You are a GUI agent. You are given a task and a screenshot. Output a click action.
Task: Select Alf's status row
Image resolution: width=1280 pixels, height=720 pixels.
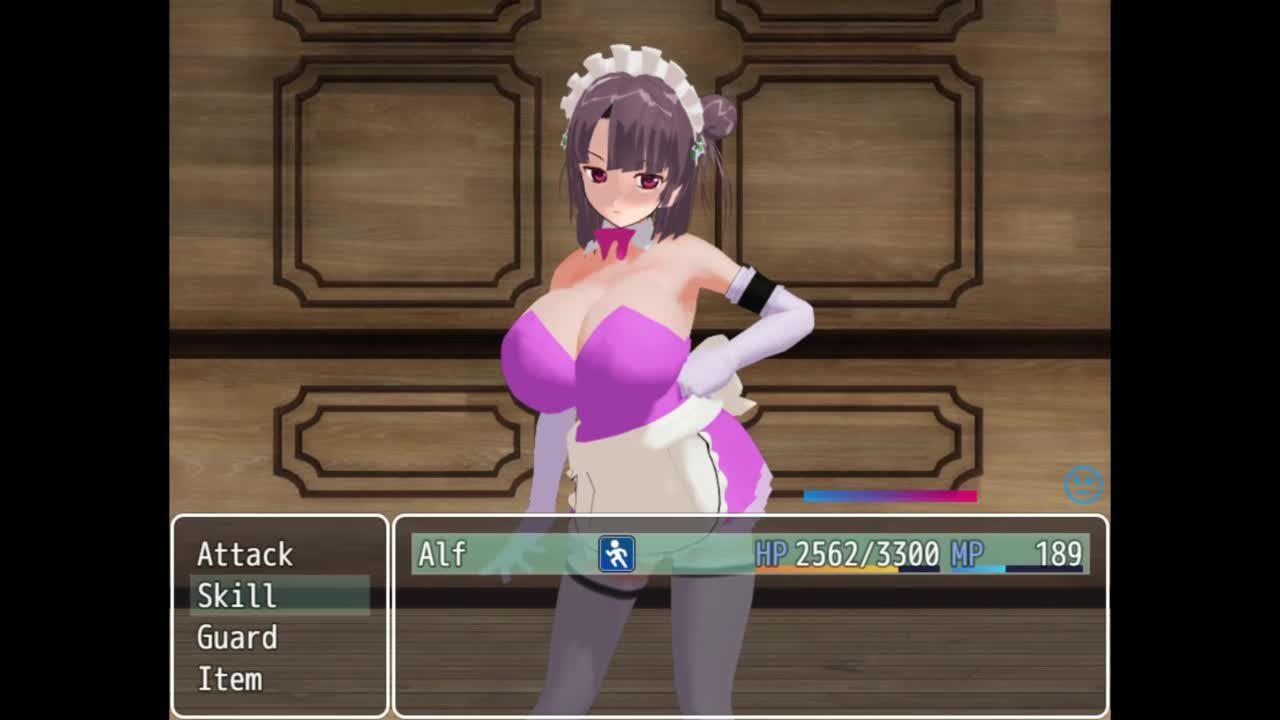(750, 554)
